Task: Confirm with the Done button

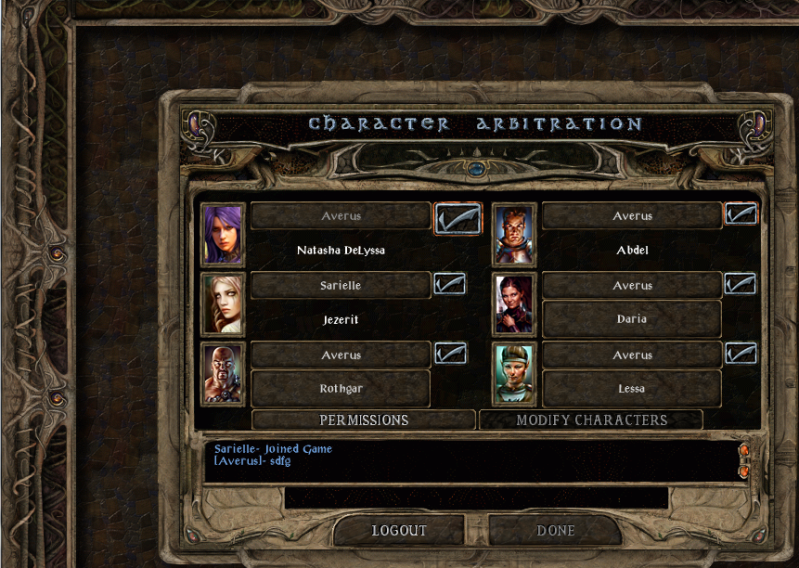Action: tap(555, 530)
